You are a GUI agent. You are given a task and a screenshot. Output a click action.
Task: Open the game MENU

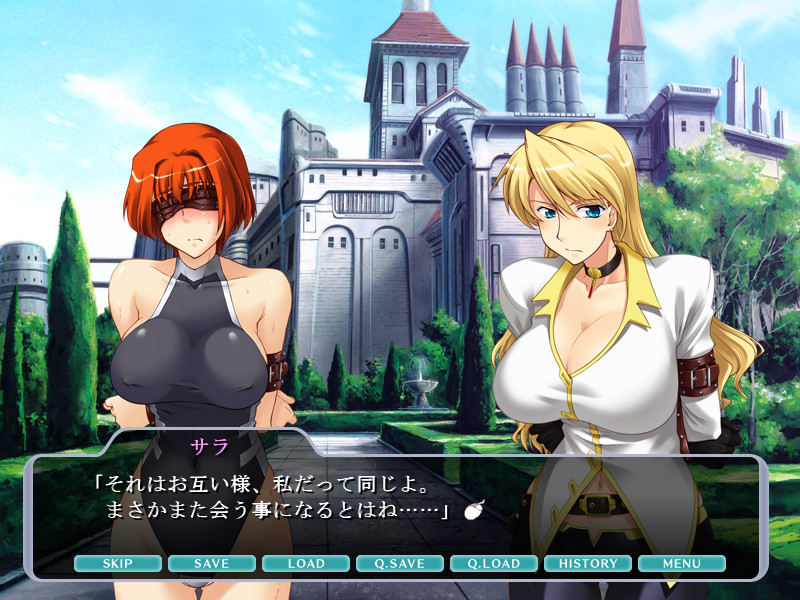[x=681, y=563]
